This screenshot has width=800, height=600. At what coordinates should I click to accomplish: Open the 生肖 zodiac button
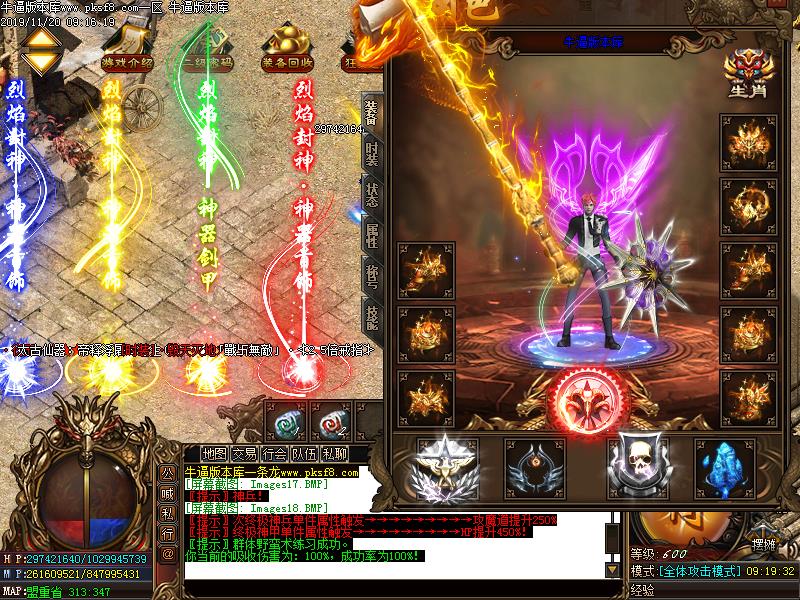click(744, 75)
